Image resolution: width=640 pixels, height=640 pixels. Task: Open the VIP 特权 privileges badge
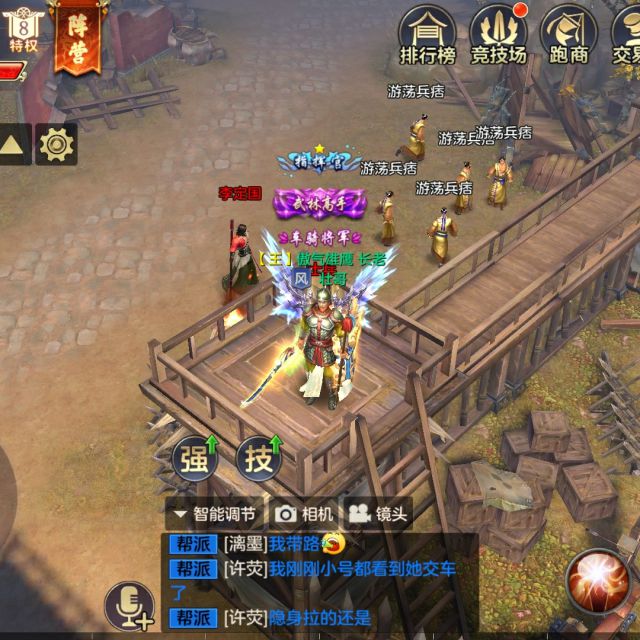pyautogui.click(x=22, y=30)
